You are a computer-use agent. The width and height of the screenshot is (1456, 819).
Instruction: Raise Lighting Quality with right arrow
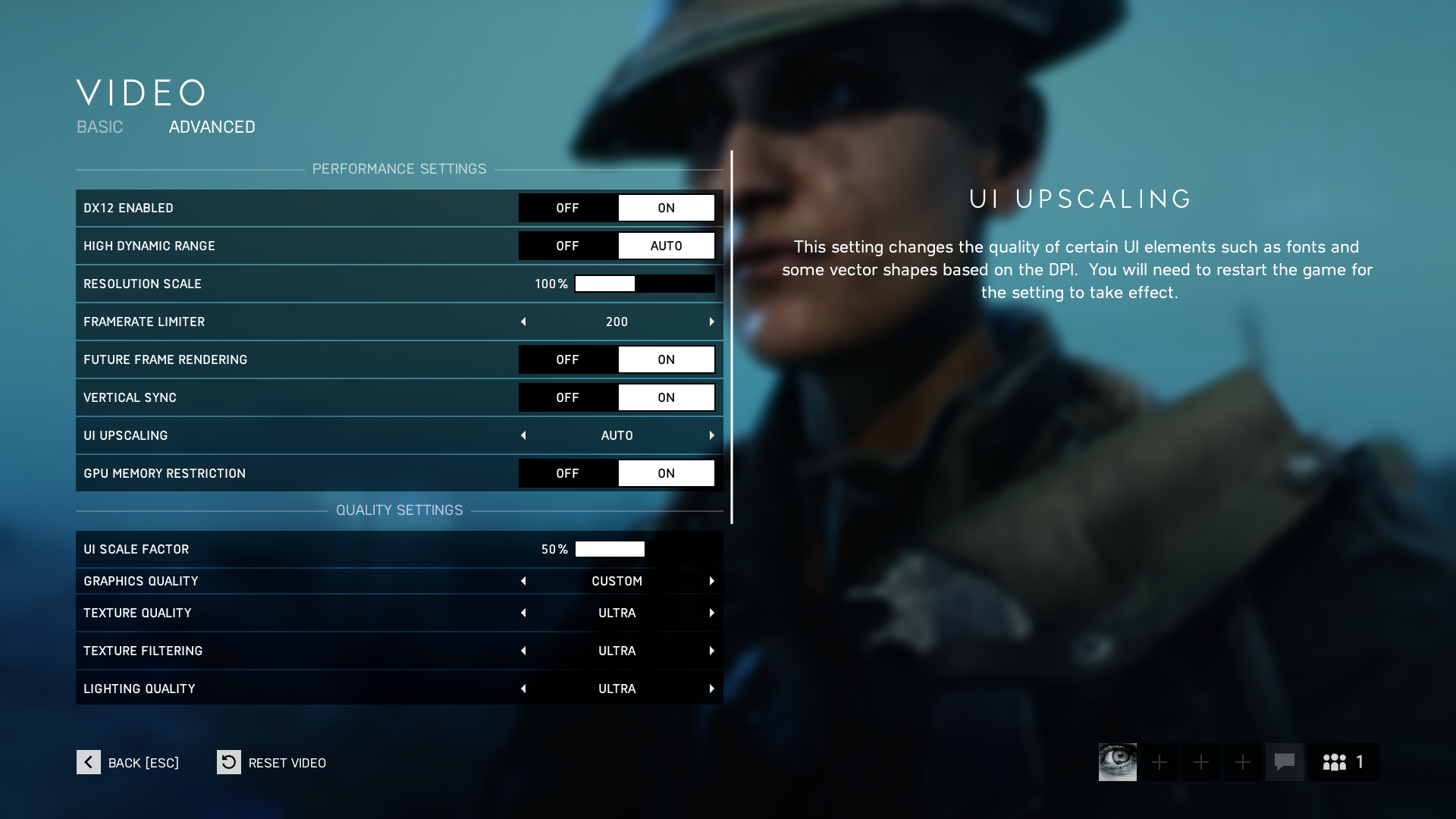pyautogui.click(x=711, y=689)
